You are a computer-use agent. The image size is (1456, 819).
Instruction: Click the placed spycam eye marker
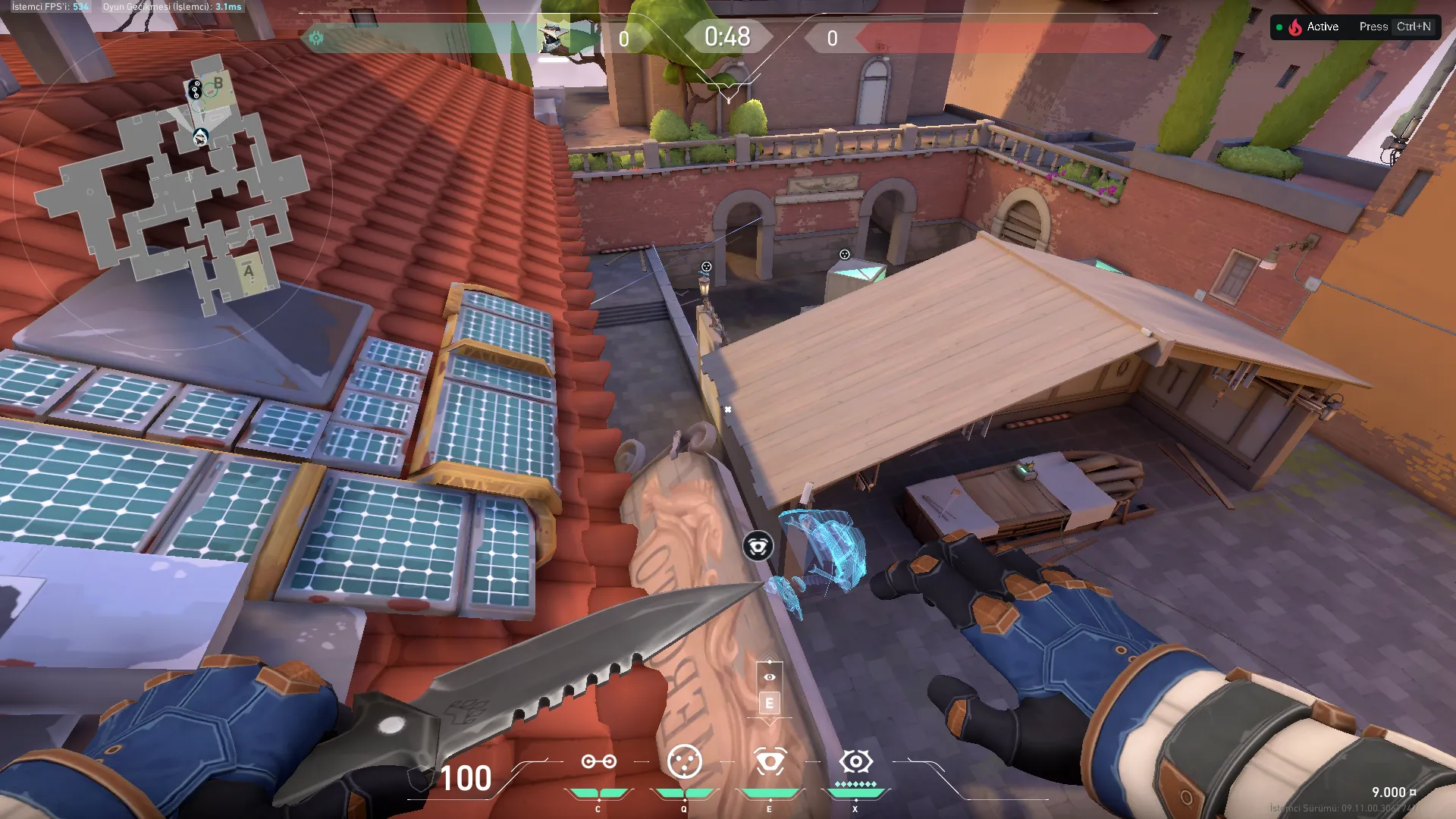(758, 546)
